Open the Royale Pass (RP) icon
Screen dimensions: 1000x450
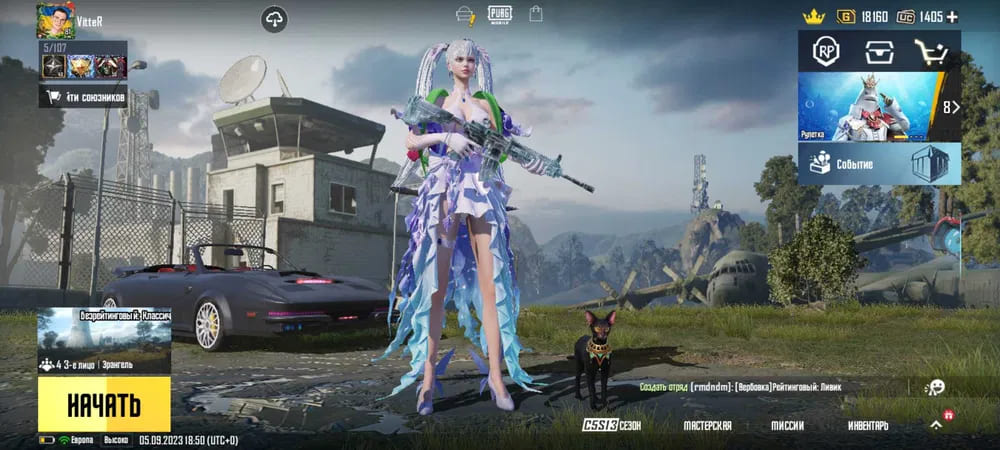click(x=826, y=52)
